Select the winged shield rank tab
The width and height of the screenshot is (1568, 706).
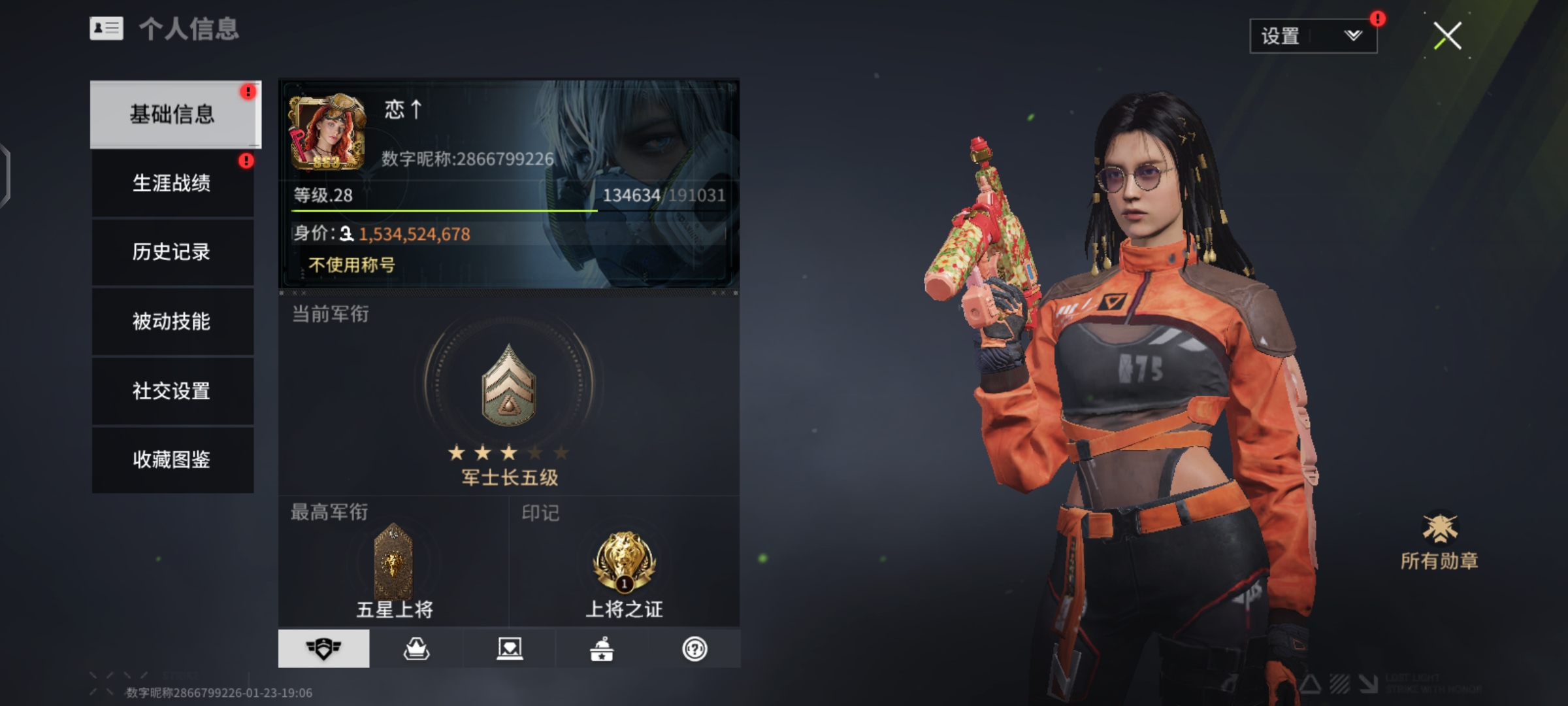323,648
